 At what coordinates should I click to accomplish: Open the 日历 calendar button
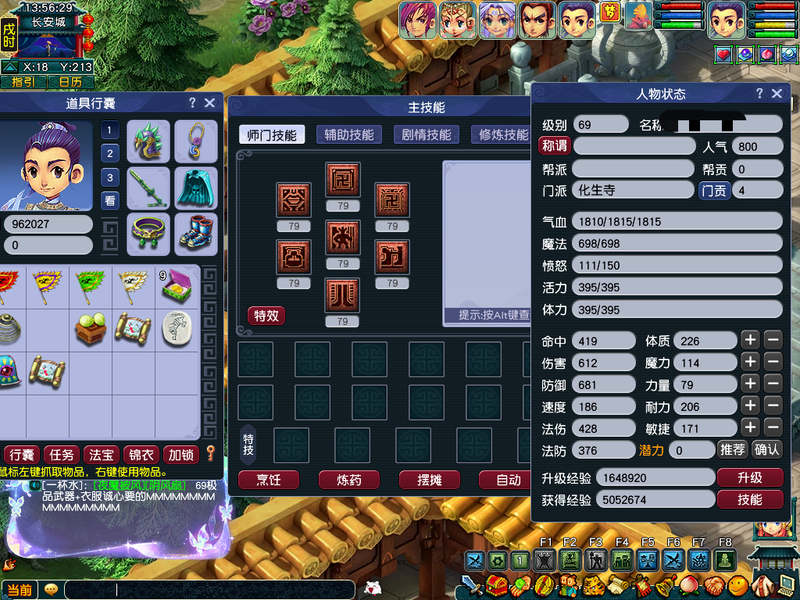(70, 82)
